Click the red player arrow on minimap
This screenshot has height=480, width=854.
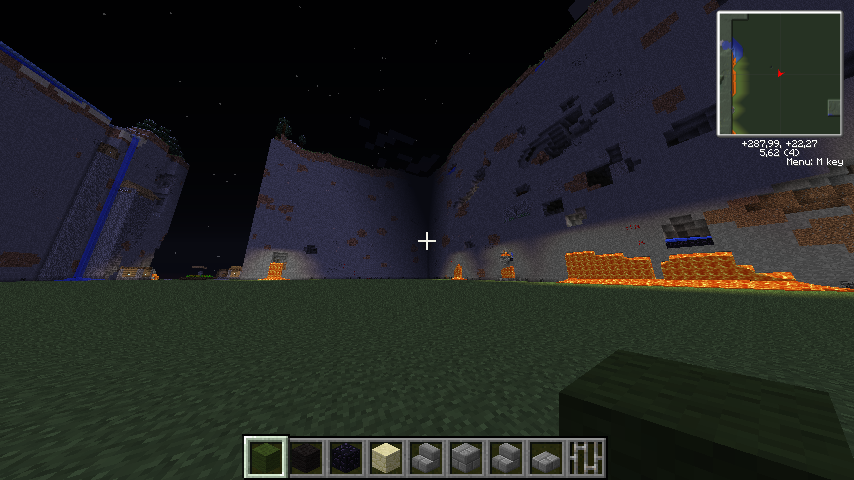779,73
